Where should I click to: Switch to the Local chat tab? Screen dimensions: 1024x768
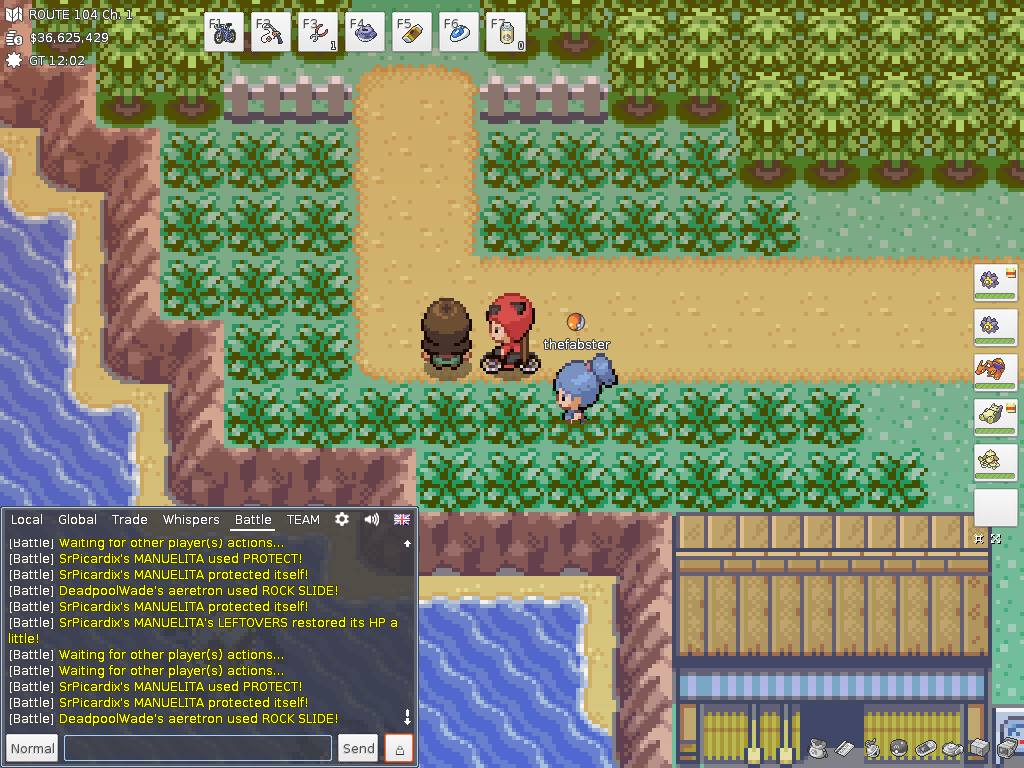tap(27, 520)
